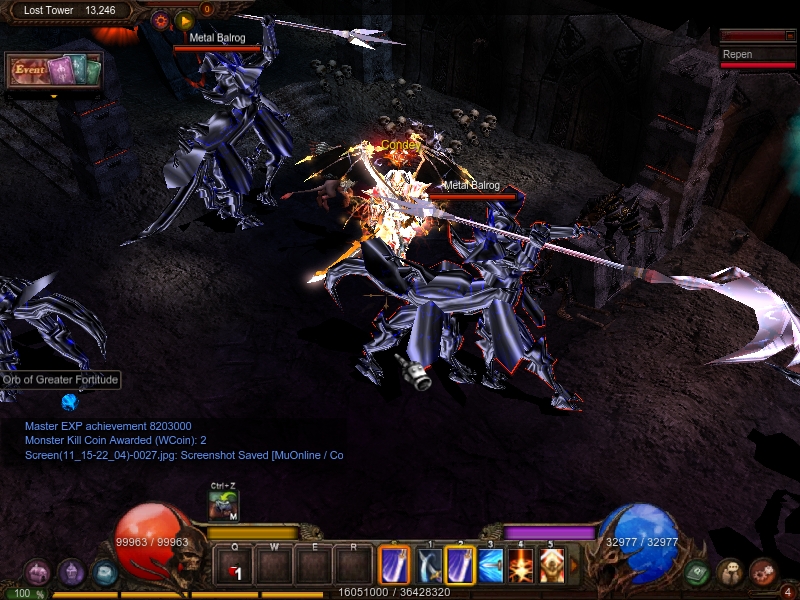Activate the fiery burst skill in slot 4
The width and height of the screenshot is (800, 600).
pos(521,566)
